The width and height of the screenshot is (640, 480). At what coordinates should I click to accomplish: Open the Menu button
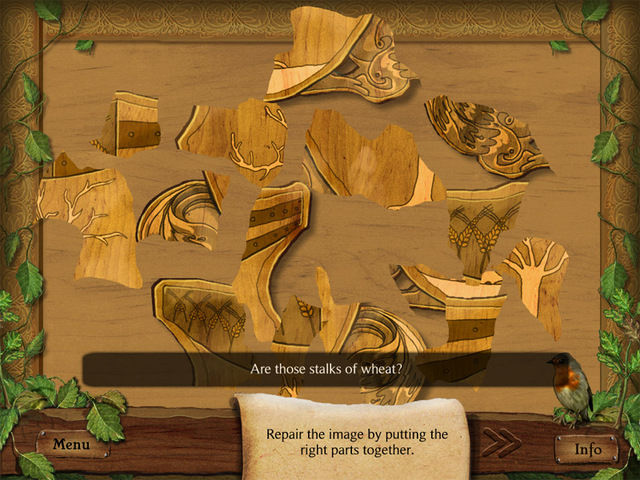click(72, 444)
